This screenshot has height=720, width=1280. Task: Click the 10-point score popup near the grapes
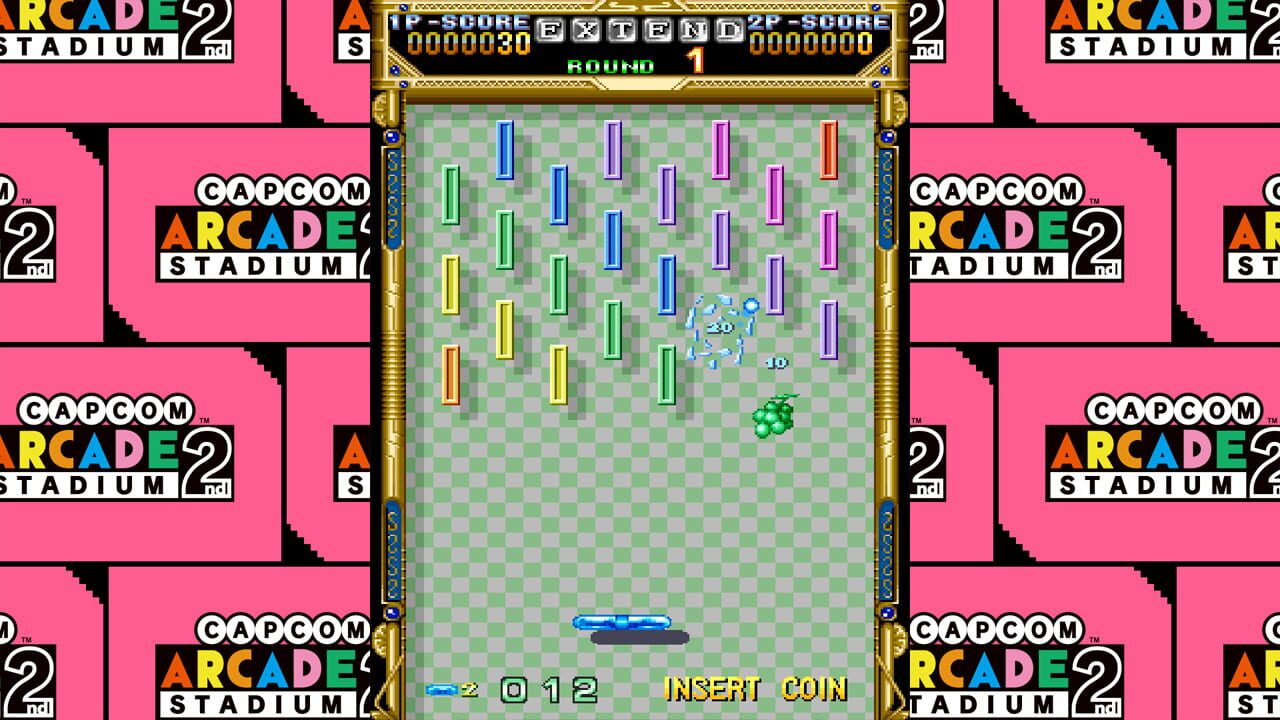(x=776, y=362)
